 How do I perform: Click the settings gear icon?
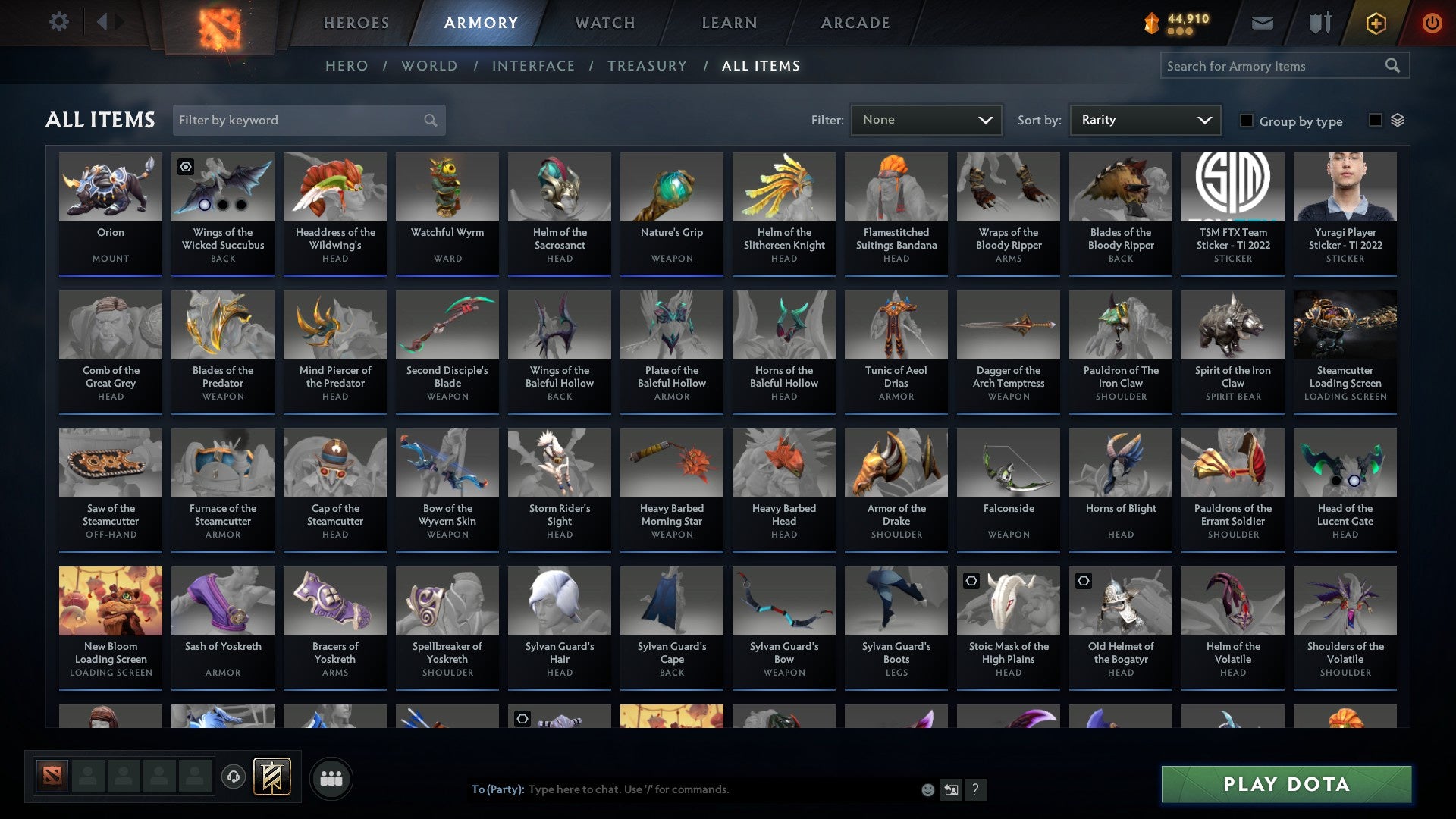click(58, 22)
